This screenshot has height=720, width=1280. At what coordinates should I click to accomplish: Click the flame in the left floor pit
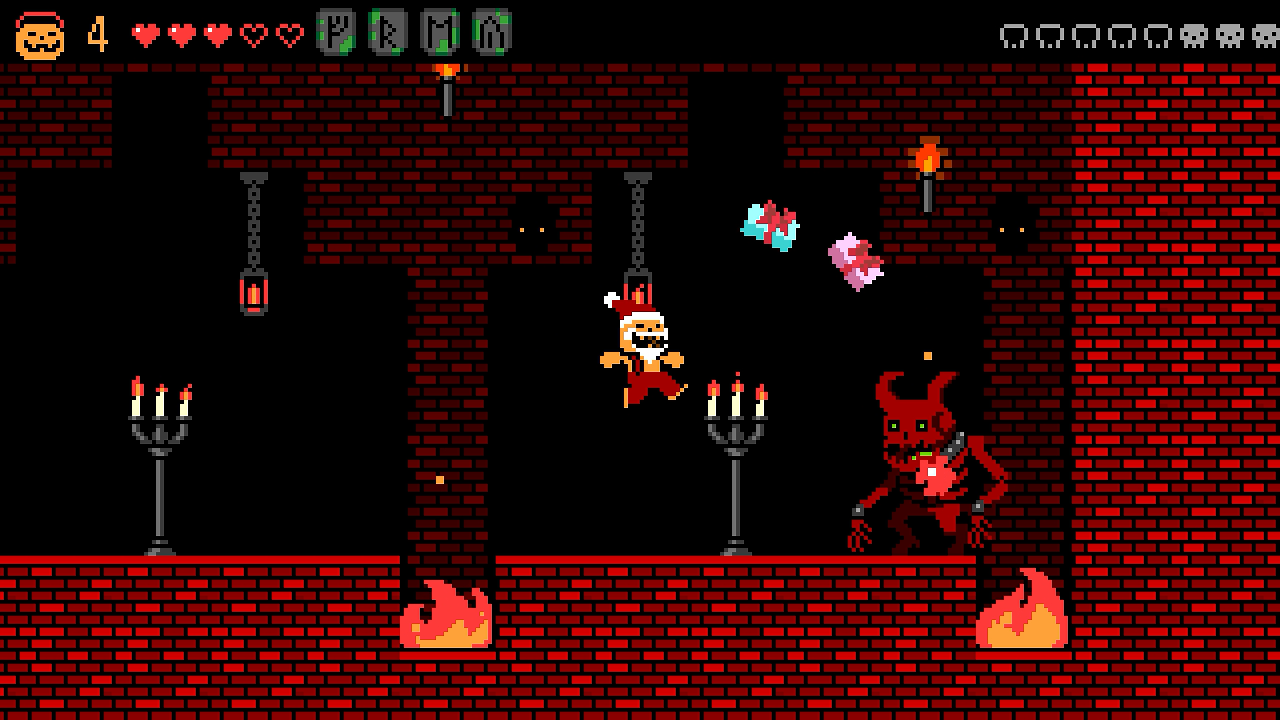coord(445,615)
